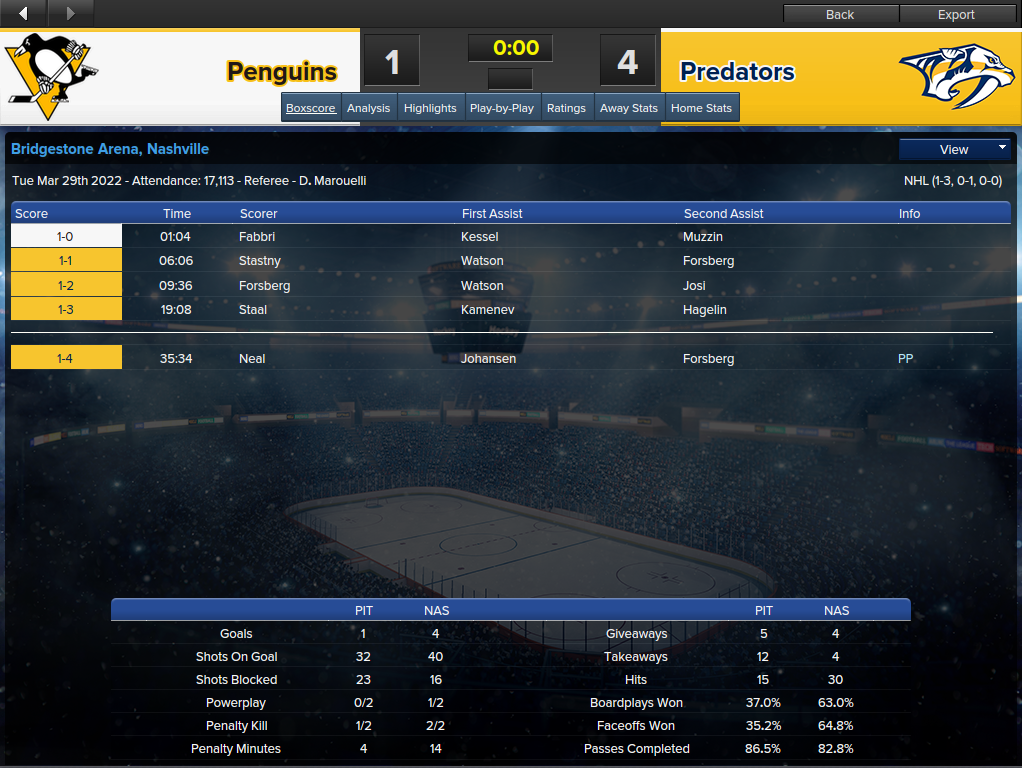Open the Ratings tab

click(566, 108)
